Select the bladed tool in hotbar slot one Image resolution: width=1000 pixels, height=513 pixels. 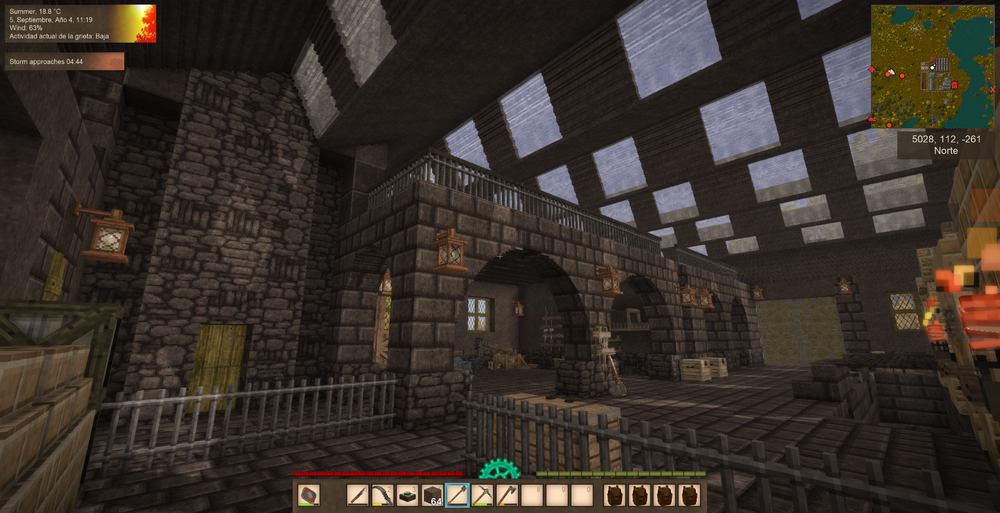coord(358,495)
